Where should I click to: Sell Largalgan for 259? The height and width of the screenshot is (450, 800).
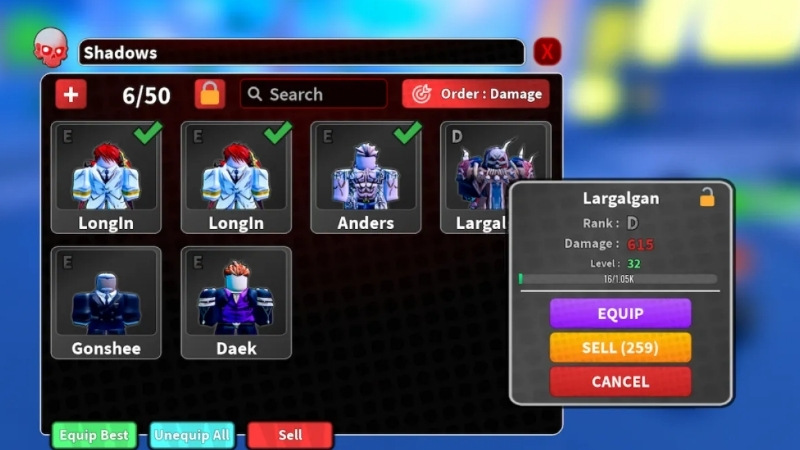[x=620, y=347]
